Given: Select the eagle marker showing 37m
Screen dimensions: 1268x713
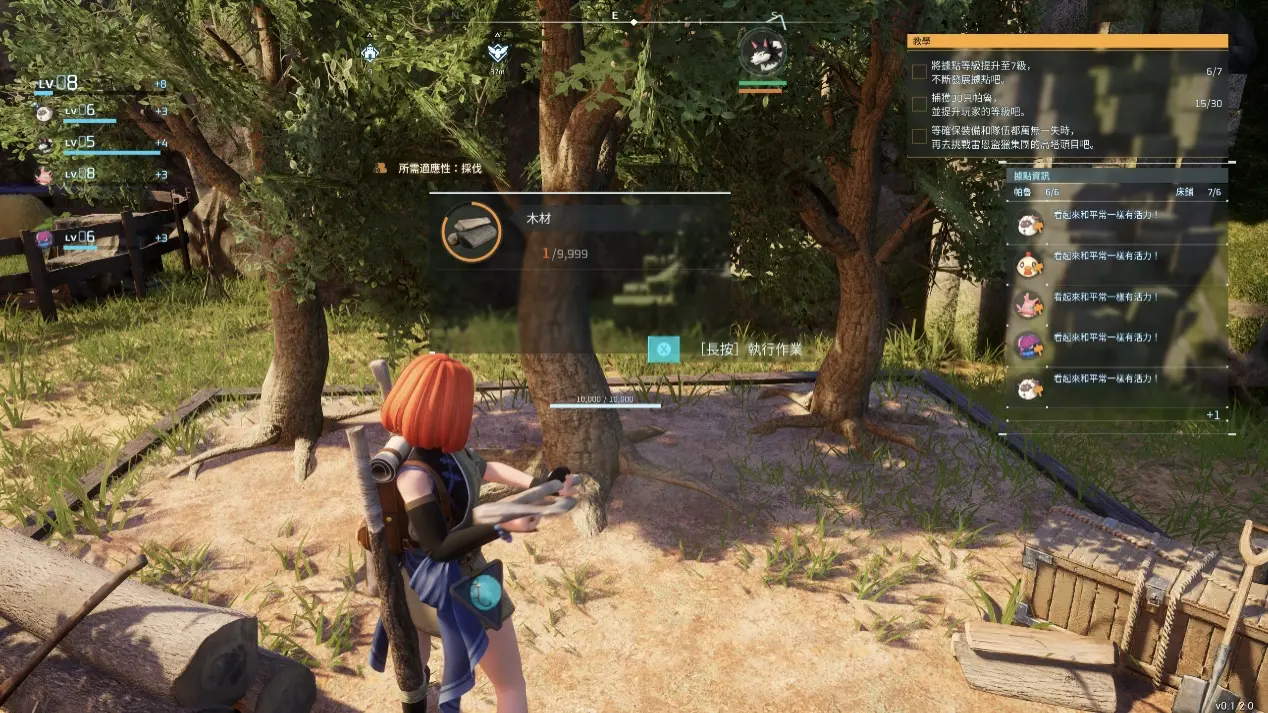Looking at the screenshot, I should pyautogui.click(x=496, y=53).
